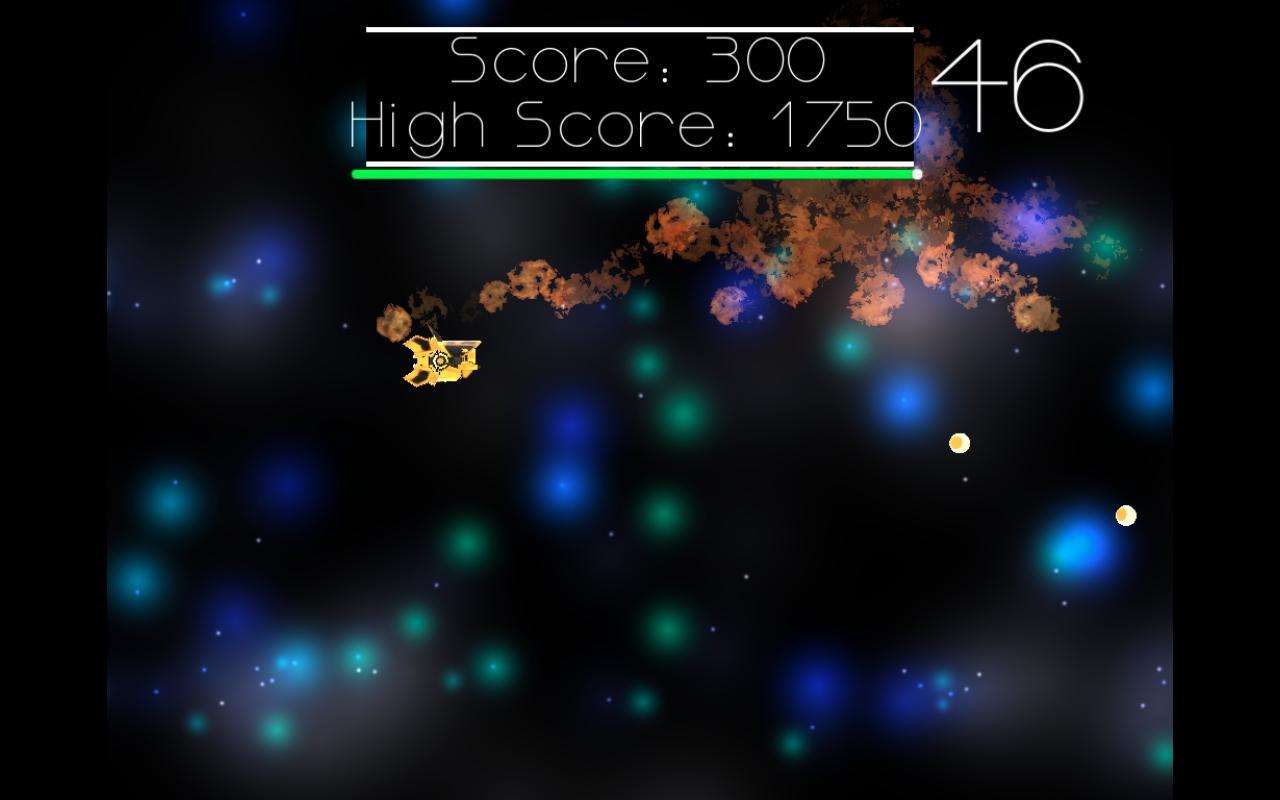Click the white dot at the health bar's end
Screen dimensions: 1280x800
click(x=914, y=172)
